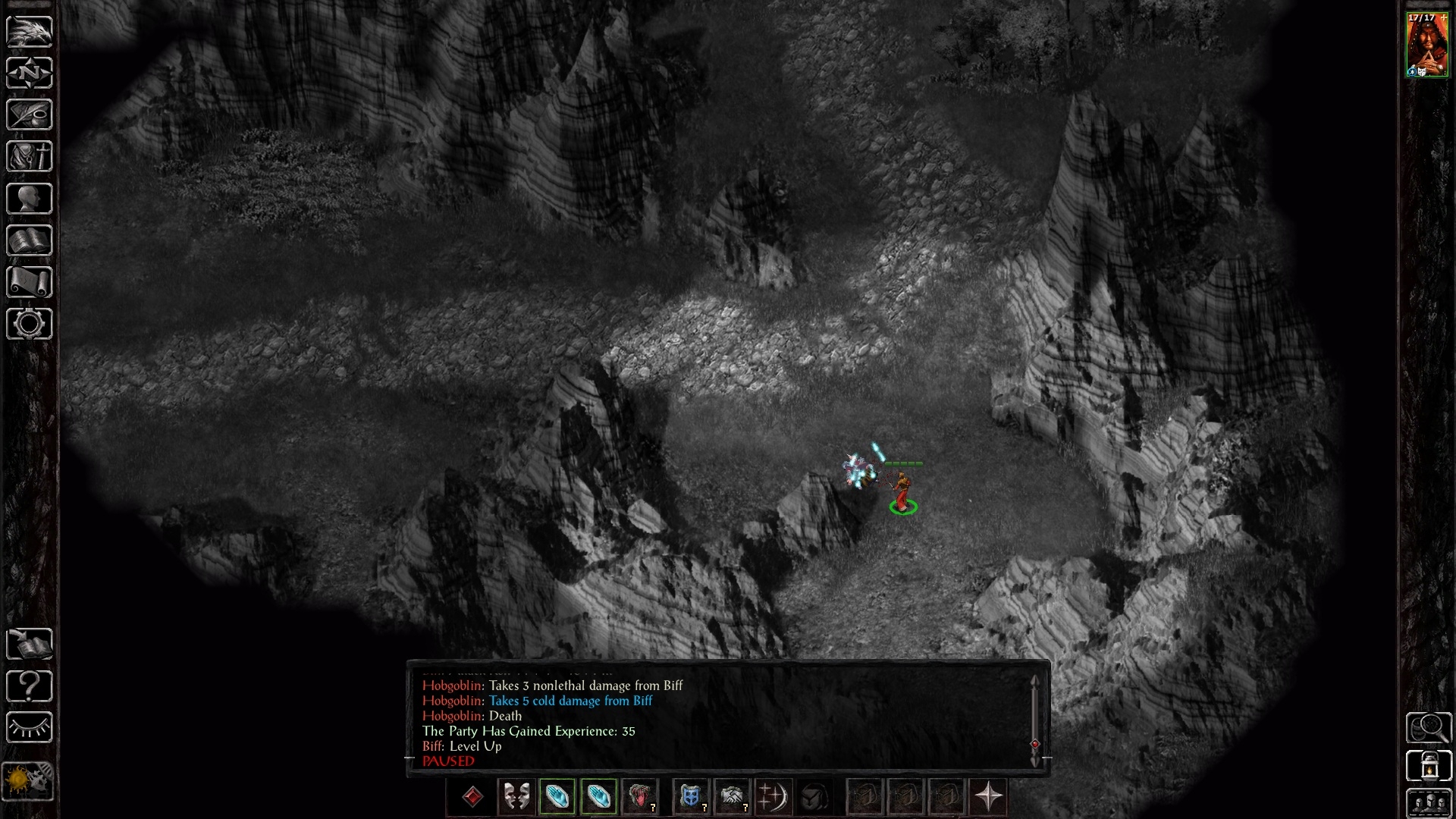Open the question mark help button
The width and height of the screenshot is (1456, 819).
pyautogui.click(x=29, y=686)
